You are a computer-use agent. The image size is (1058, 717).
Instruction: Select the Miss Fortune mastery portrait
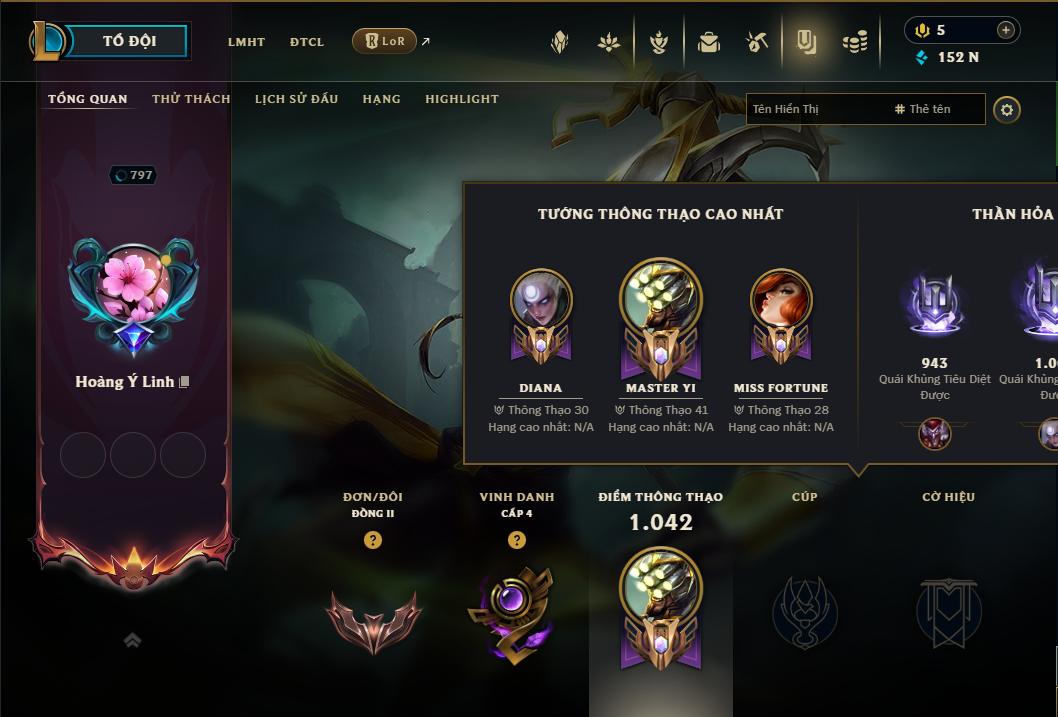point(781,300)
